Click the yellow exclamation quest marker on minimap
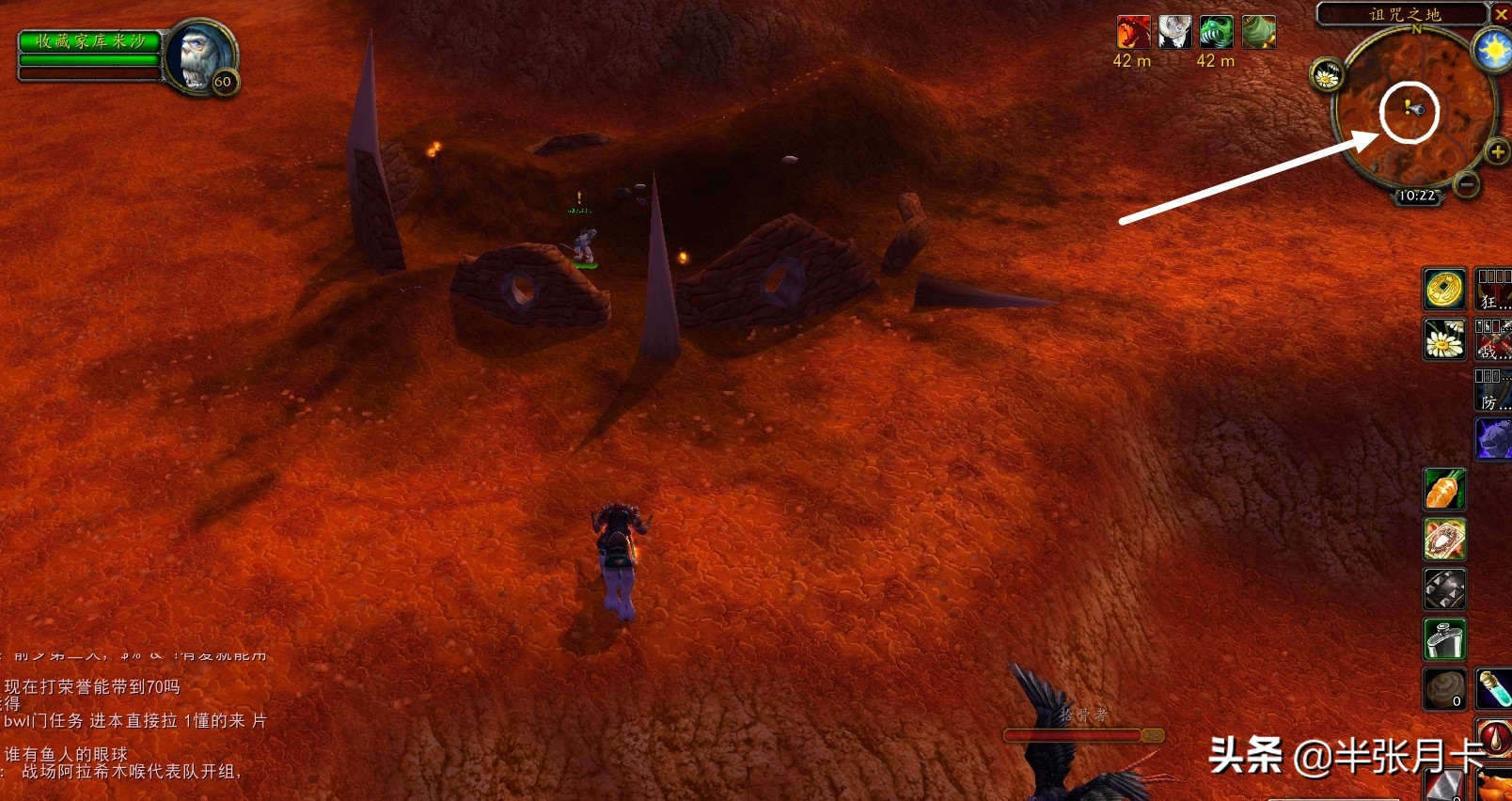 click(x=1407, y=107)
